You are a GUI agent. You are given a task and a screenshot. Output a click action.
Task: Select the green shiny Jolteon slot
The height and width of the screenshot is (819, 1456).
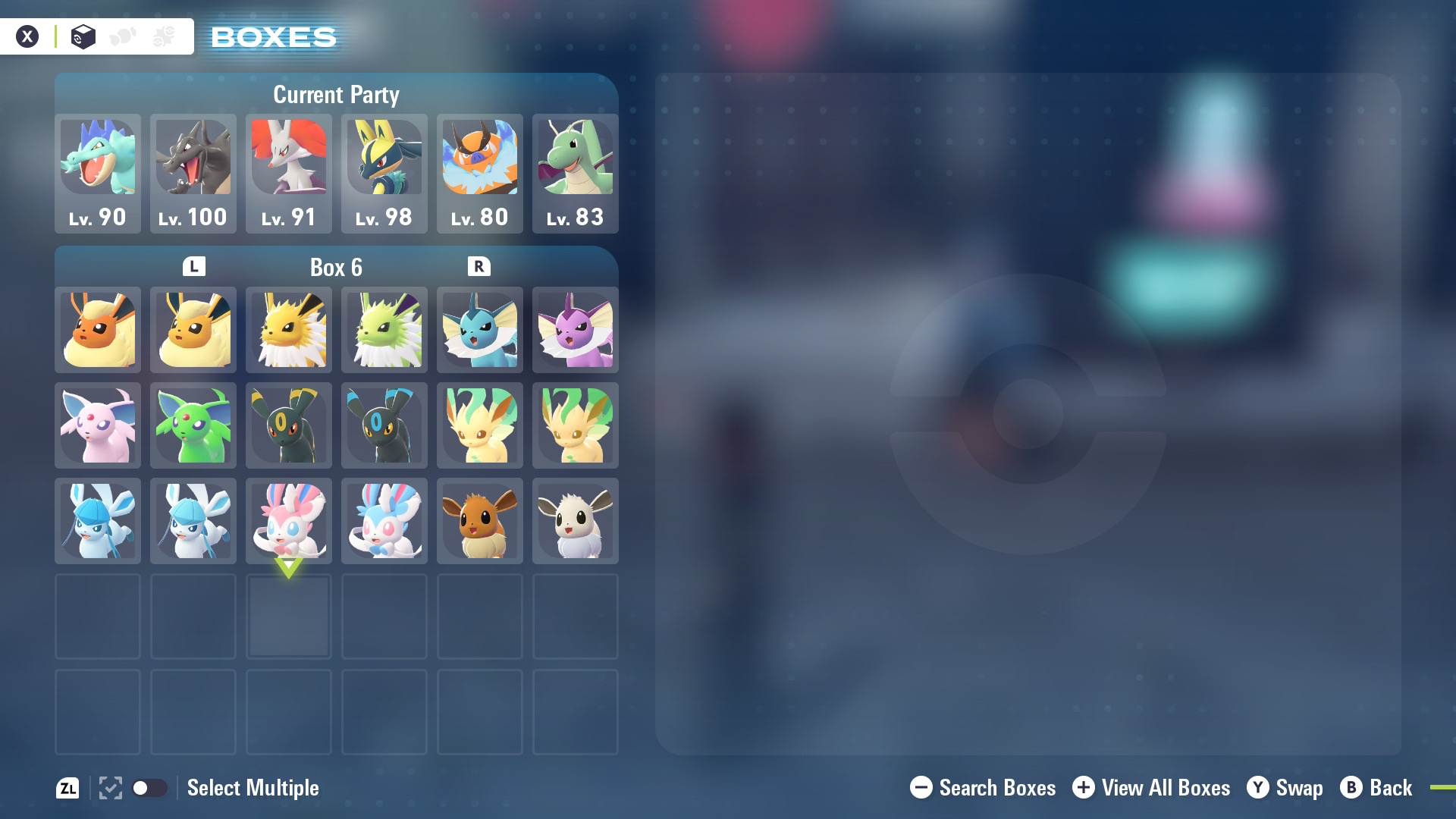pos(384,330)
